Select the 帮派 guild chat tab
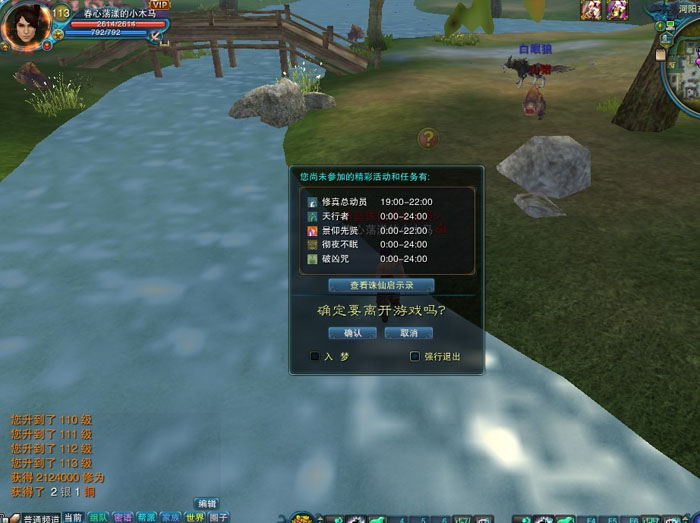 click(x=147, y=517)
